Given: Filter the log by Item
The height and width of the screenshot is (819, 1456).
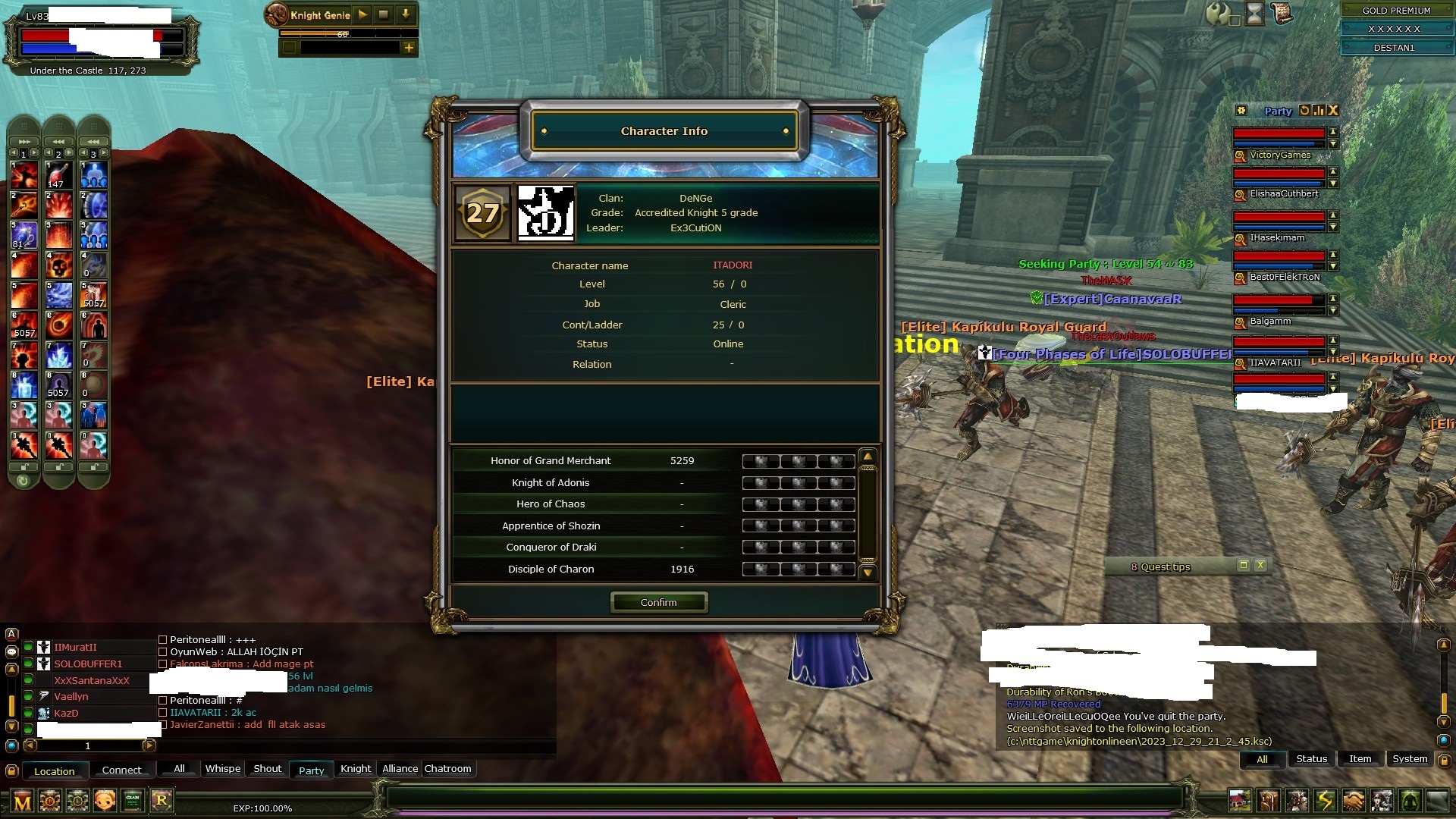Looking at the screenshot, I should pyautogui.click(x=1360, y=758).
